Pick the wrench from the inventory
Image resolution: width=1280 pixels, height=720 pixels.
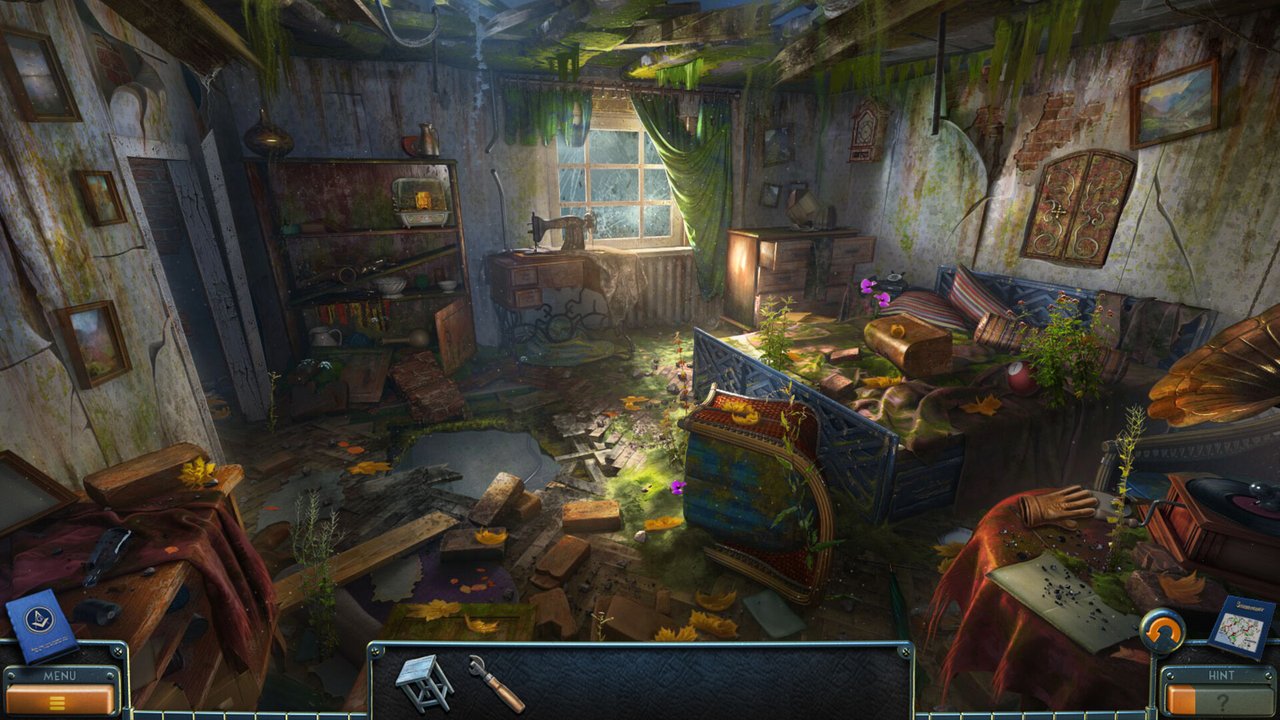tap(495, 682)
